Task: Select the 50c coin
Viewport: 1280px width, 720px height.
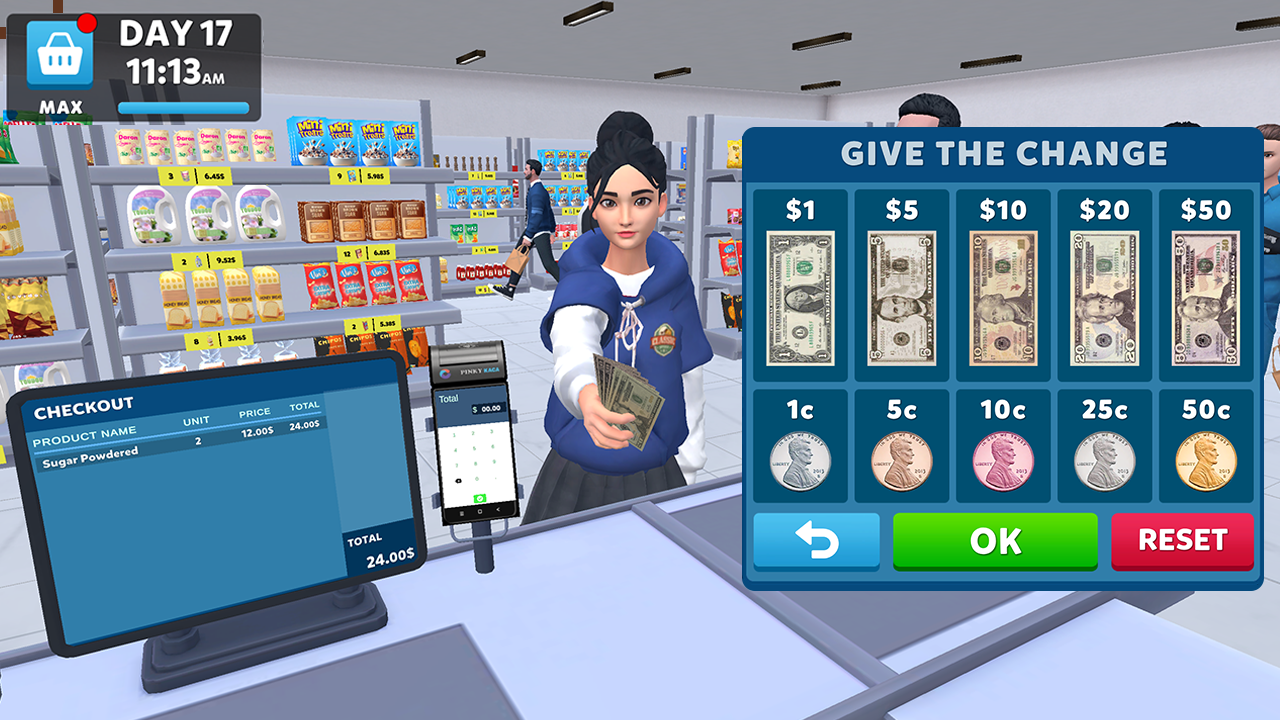Action: [1206, 462]
